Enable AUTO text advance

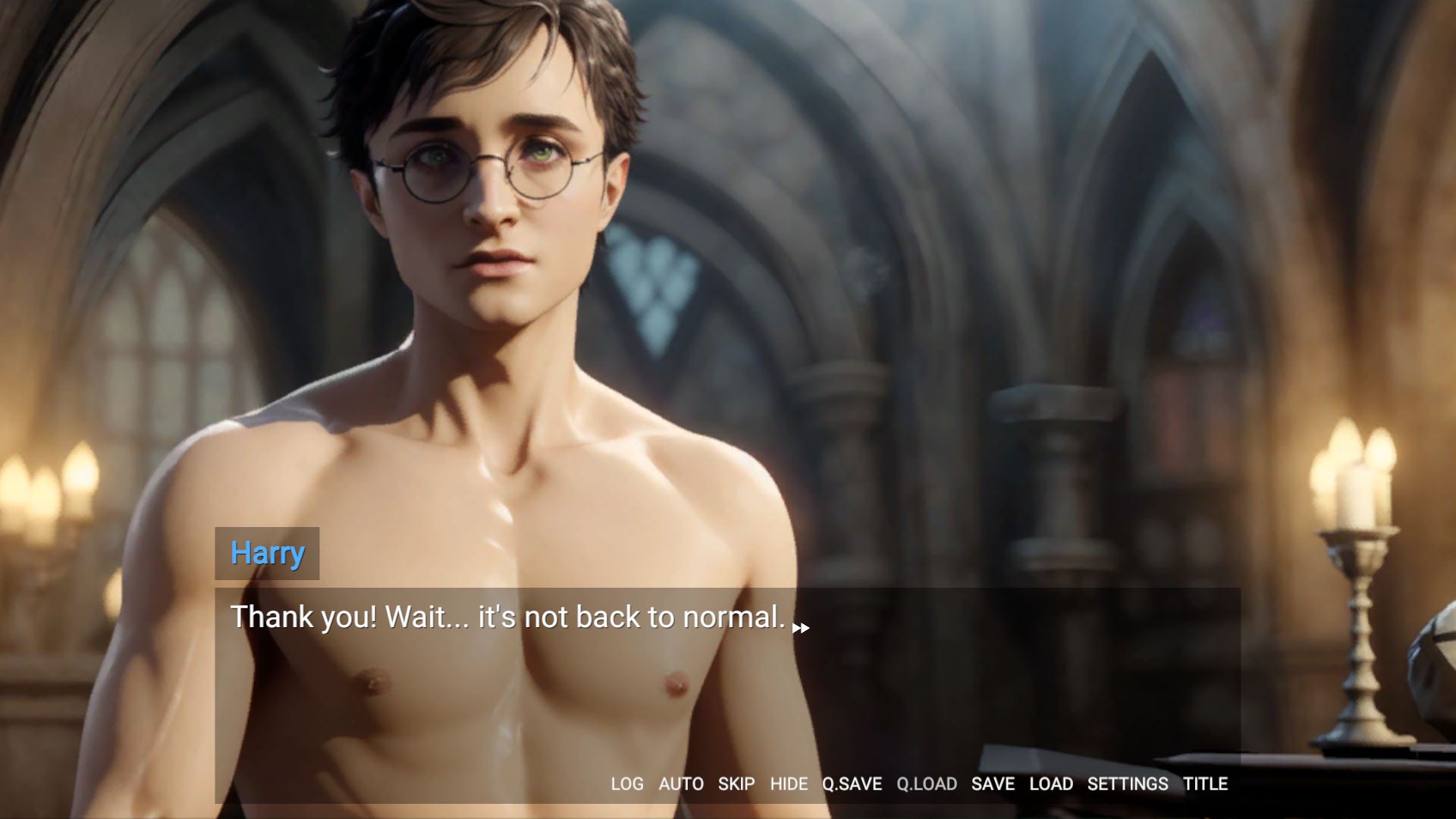680,783
